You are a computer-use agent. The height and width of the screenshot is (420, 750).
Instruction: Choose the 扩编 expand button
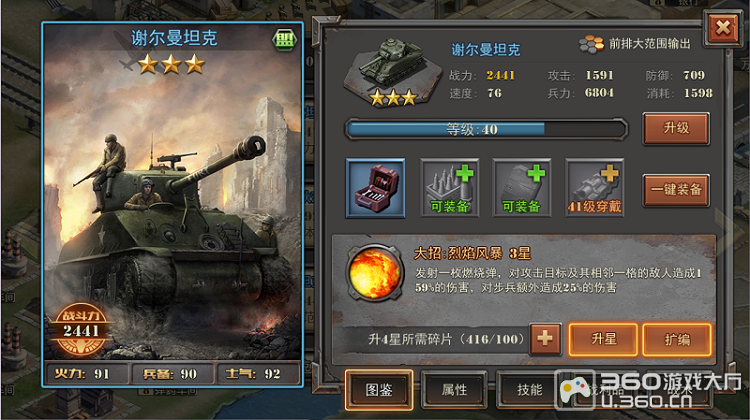tap(676, 340)
